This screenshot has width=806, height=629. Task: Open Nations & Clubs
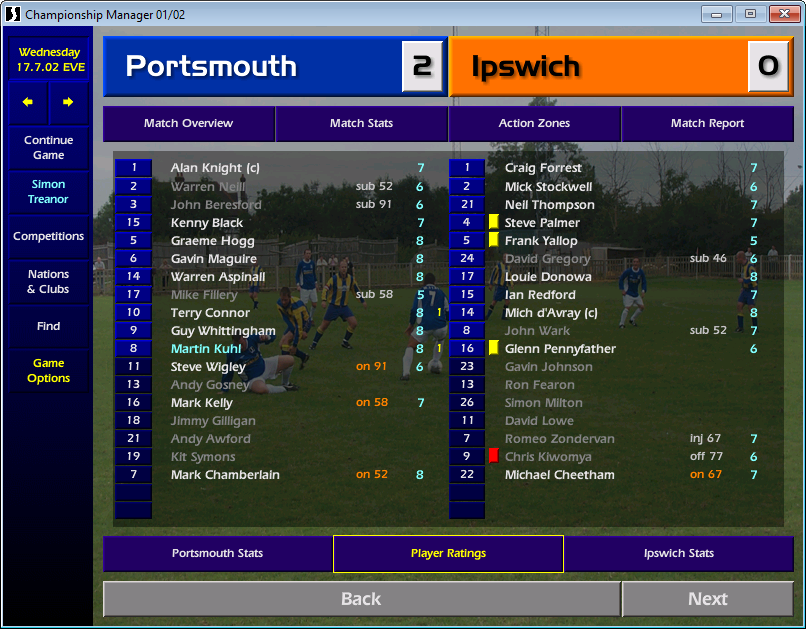48,282
